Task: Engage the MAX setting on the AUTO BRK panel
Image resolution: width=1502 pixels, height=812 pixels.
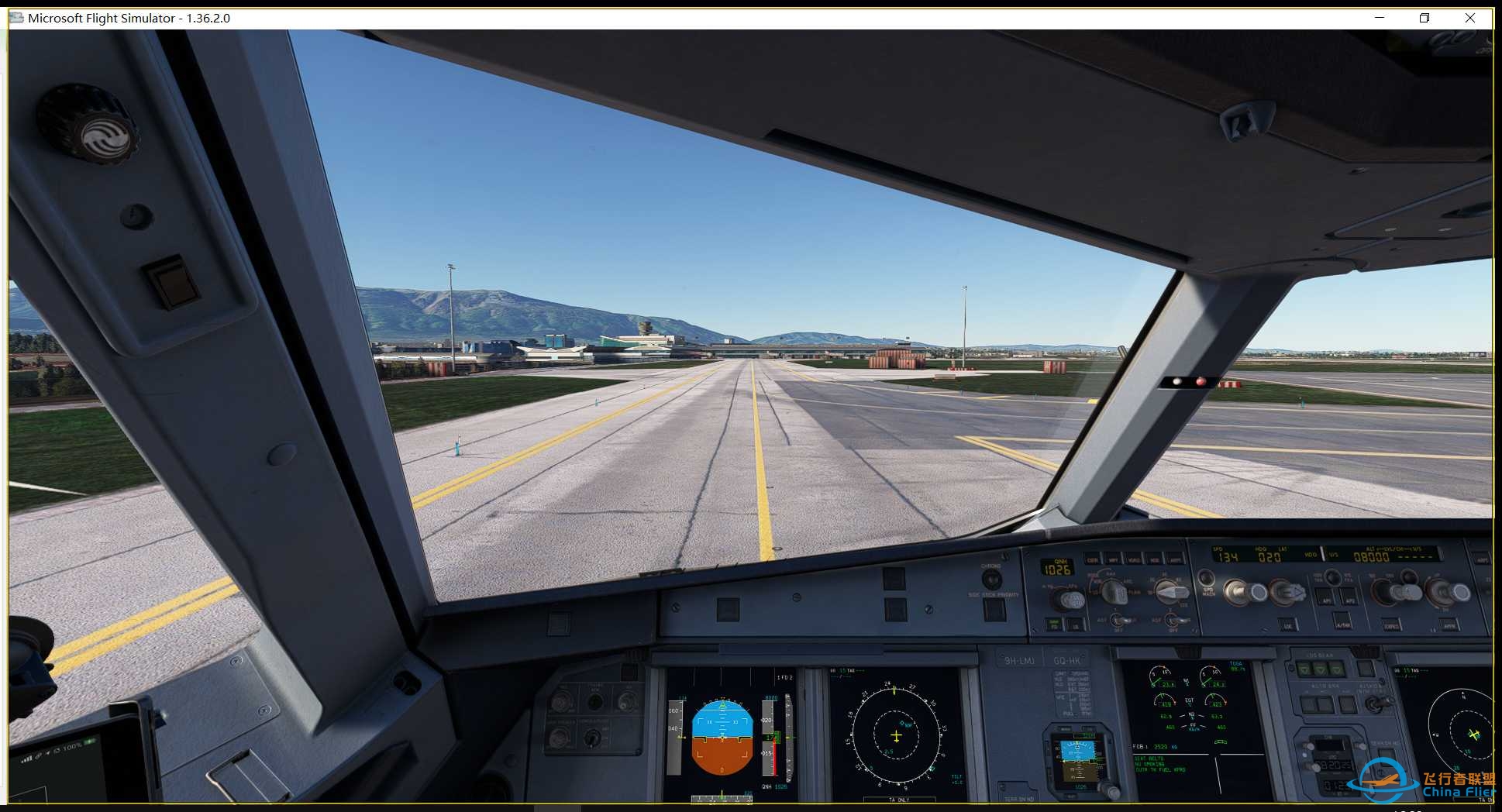Action: [x=1347, y=704]
